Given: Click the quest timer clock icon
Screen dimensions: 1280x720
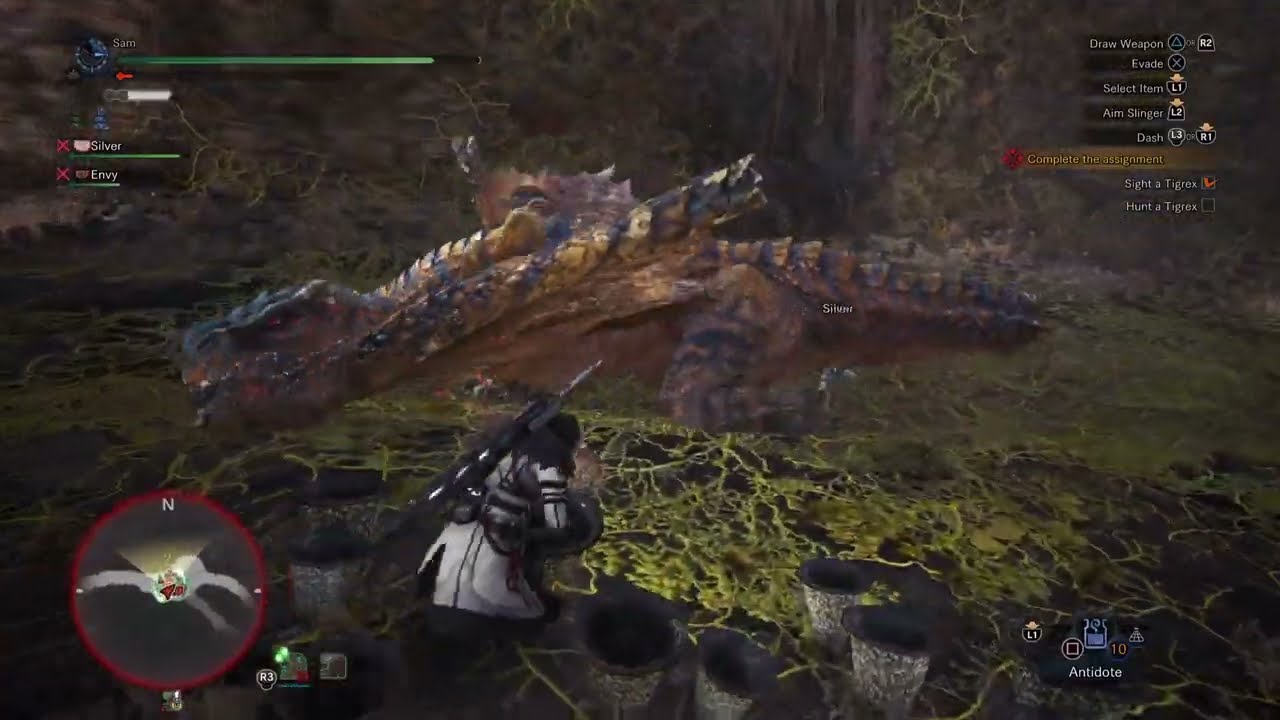Looking at the screenshot, I should click(92, 55).
